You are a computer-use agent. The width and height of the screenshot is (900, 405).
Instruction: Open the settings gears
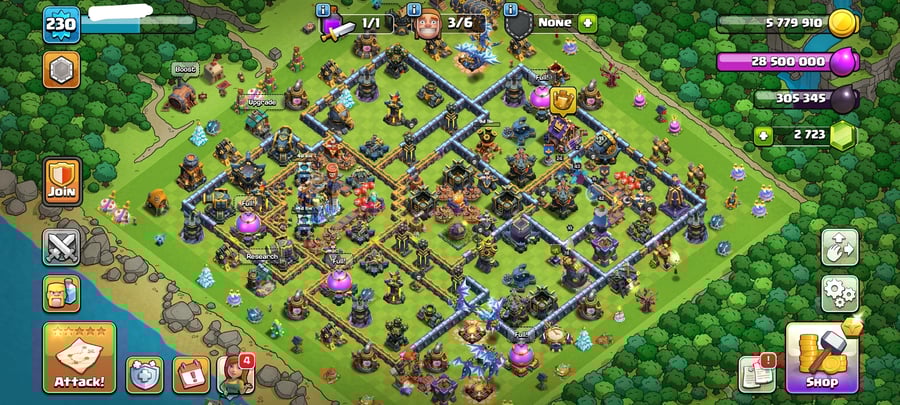coord(840,293)
